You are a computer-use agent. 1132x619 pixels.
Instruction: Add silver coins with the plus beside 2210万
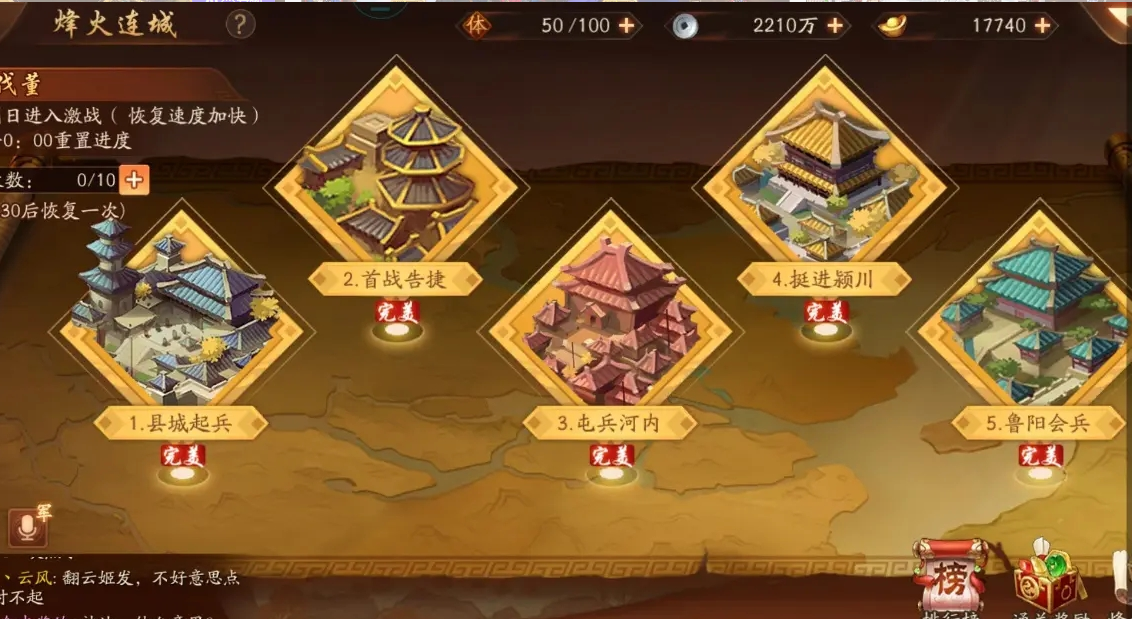pyautogui.click(x=835, y=25)
